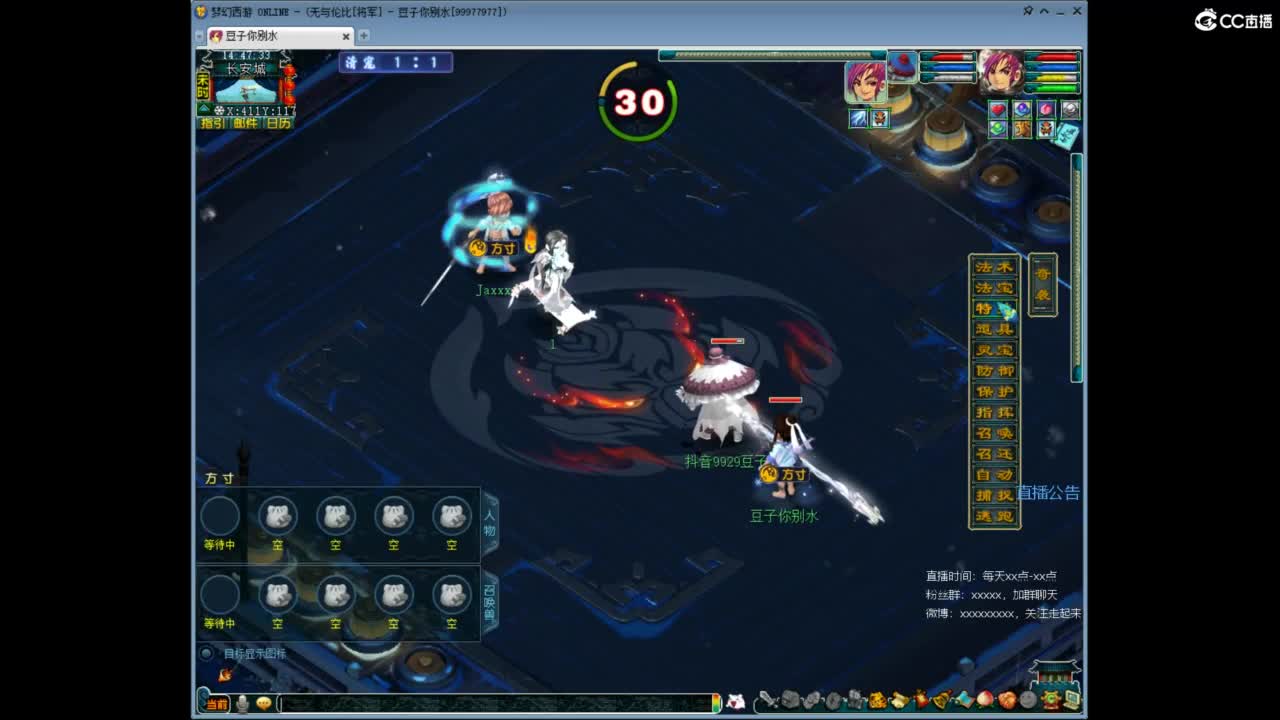Toggle the pin icon on the title bar
Screen dimensions: 1280x720
[1027, 10]
